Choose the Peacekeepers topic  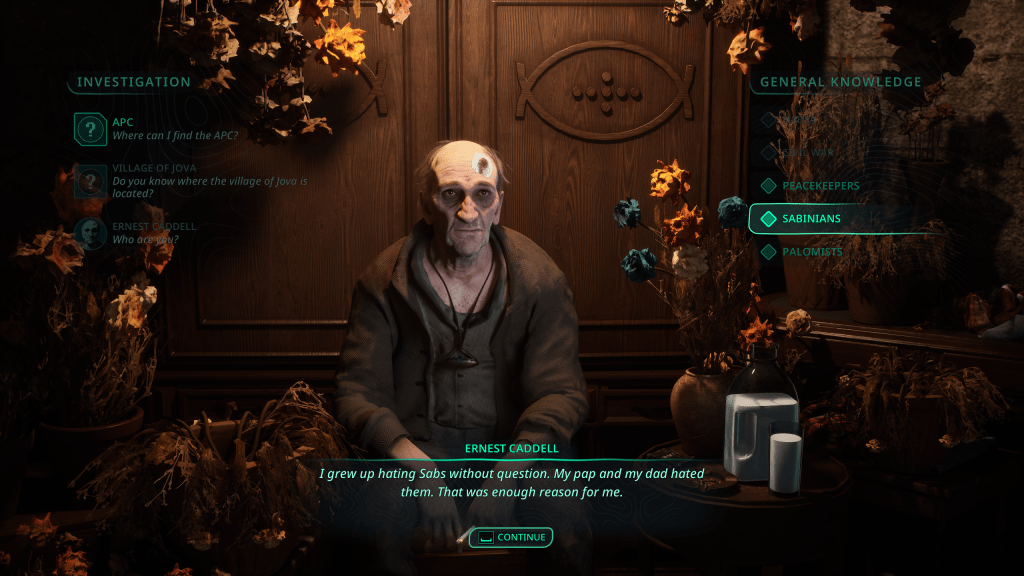[x=820, y=186]
